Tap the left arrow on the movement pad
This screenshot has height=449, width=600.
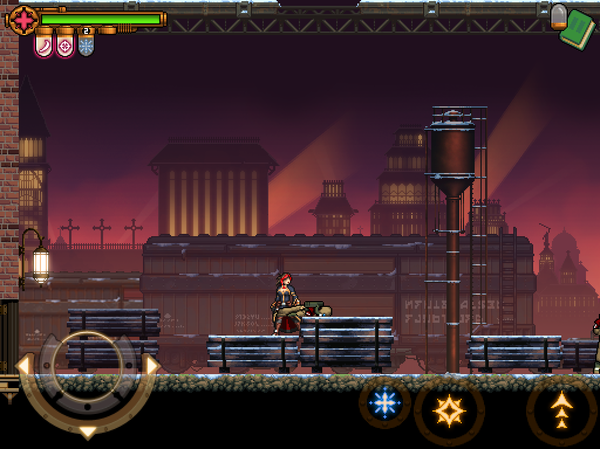[x=24, y=364]
